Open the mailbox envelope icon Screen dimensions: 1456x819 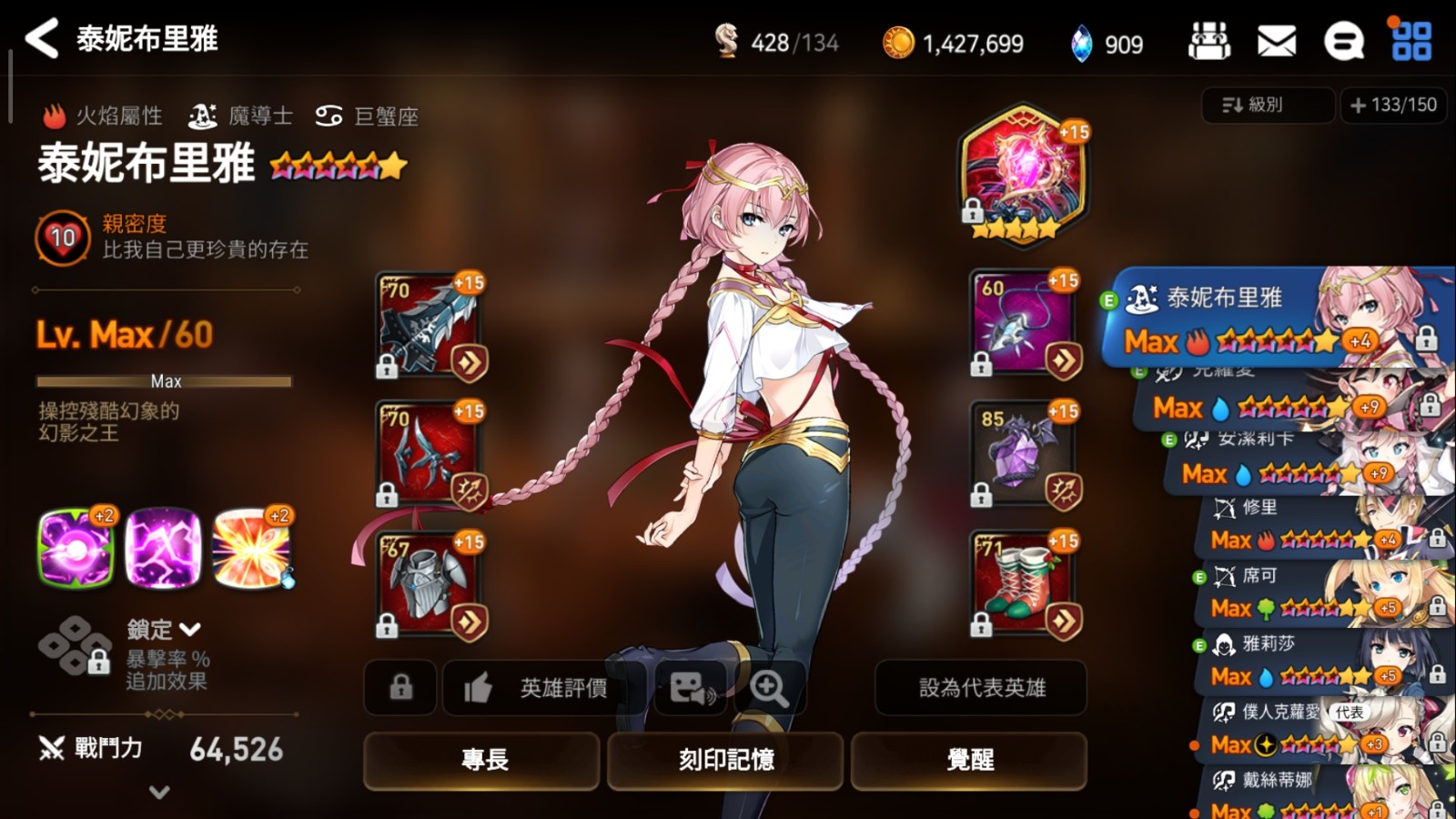tap(1276, 41)
